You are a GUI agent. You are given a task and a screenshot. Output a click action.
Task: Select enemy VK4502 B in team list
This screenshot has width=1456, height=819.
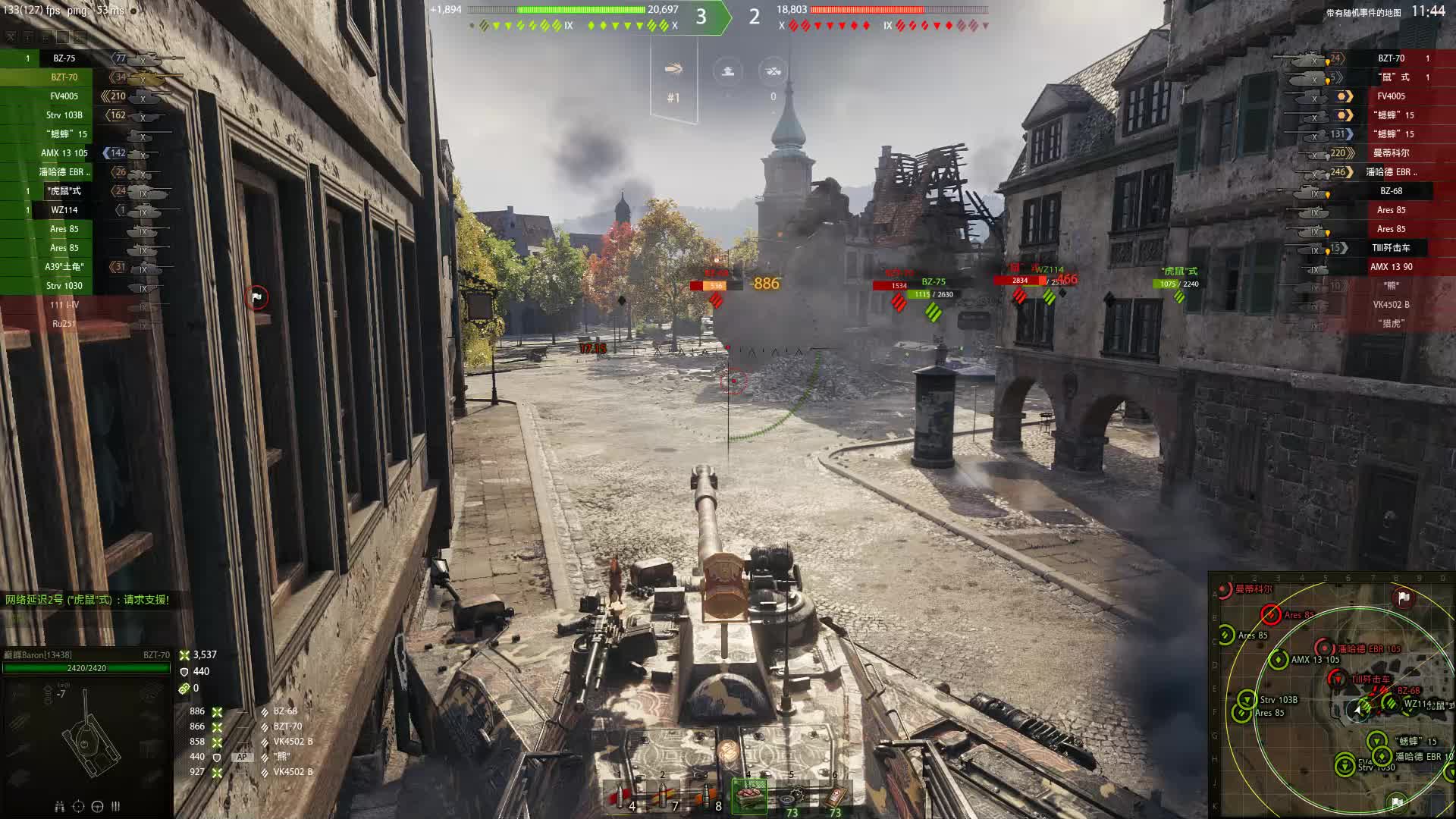(1391, 305)
